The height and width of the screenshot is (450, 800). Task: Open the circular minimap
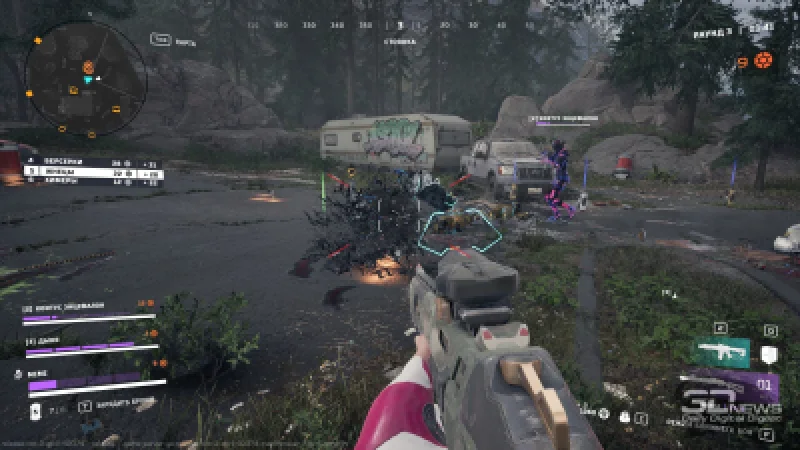pyautogui.click(x=86, y=66)
